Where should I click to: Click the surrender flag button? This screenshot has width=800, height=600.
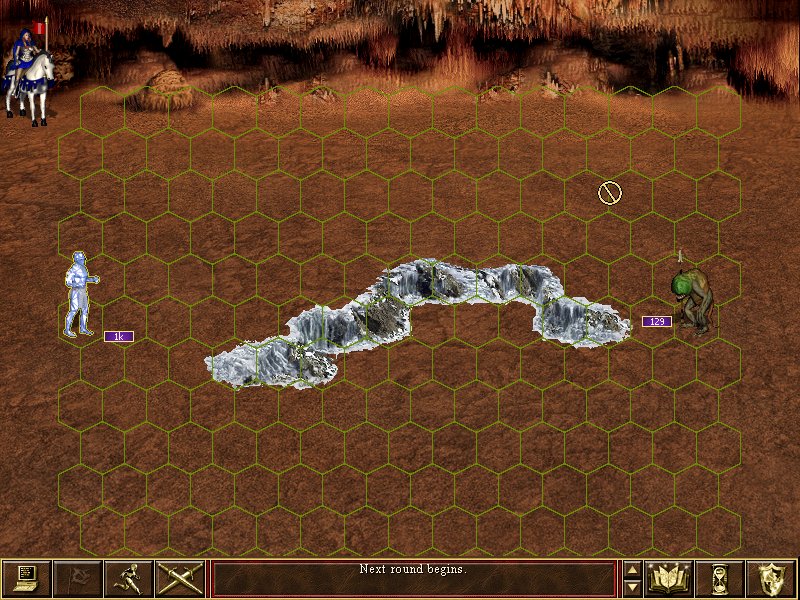coord(78,578)
